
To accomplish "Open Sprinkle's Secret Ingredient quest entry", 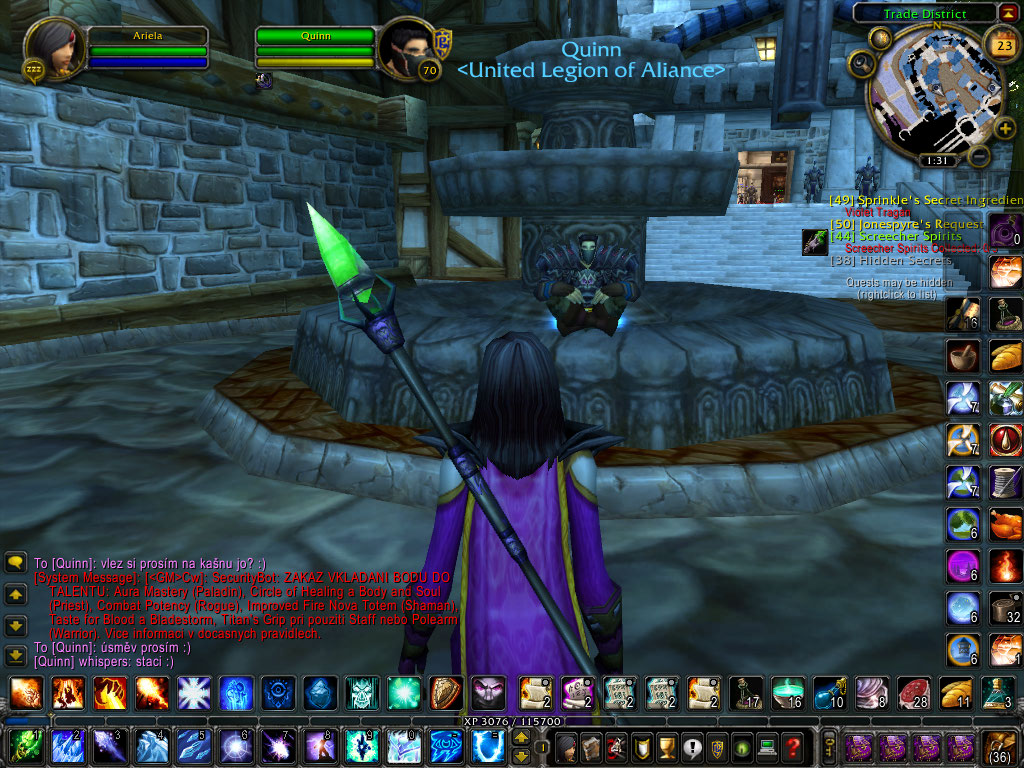I will [x=925, y=200].
